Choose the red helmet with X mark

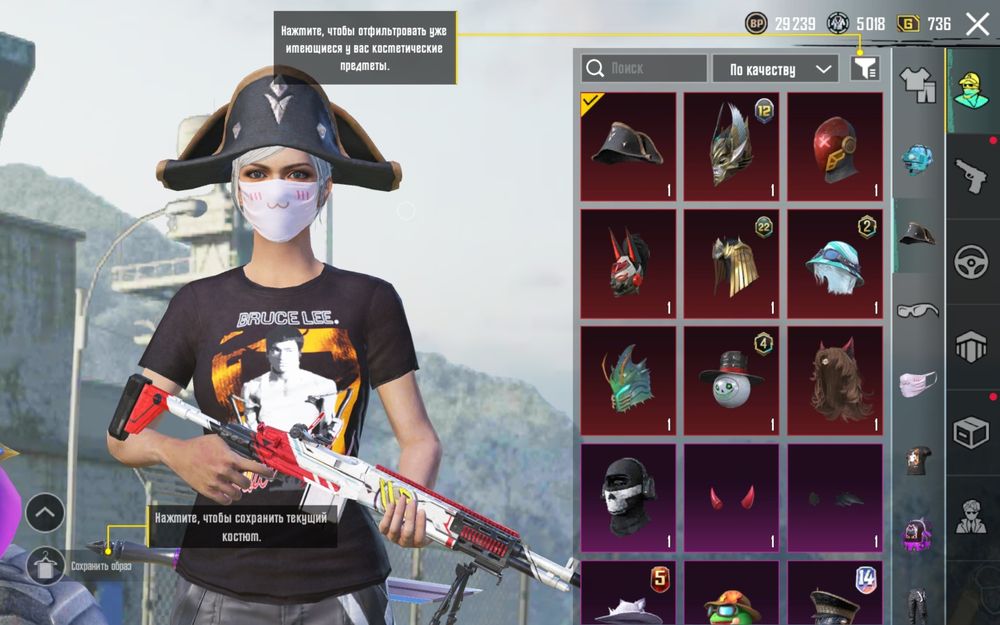[835, 147]
